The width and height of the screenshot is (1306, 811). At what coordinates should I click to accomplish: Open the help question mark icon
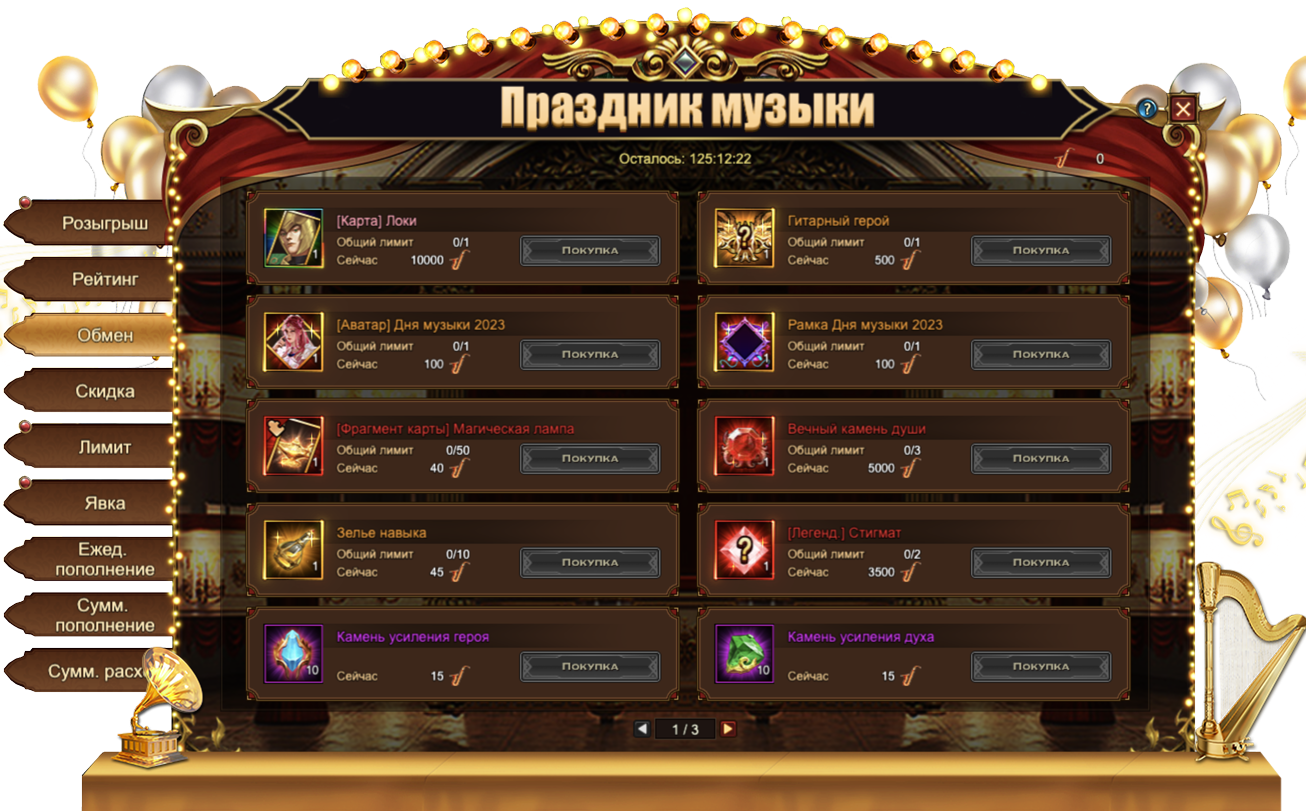point(1147,108)
